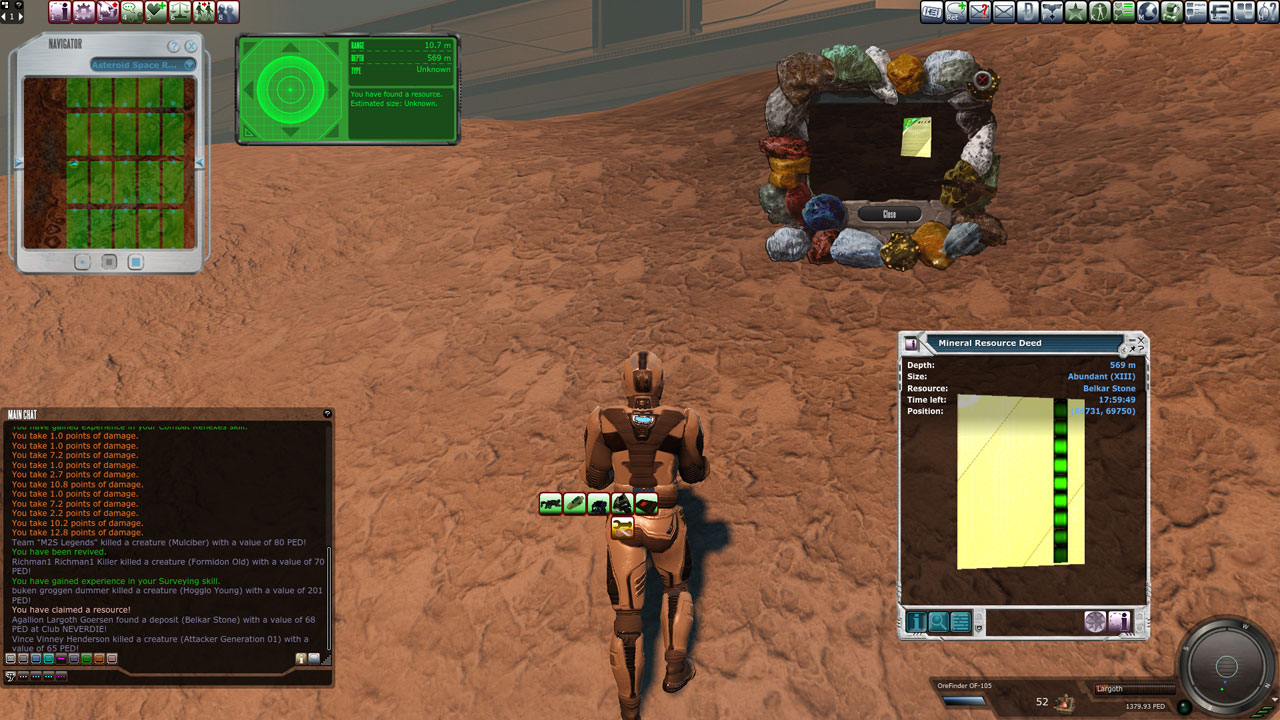1280x720 pixels.
Task: Click the gear icon in the action bar
Action: pyautogui.click(x=84, y=12)
